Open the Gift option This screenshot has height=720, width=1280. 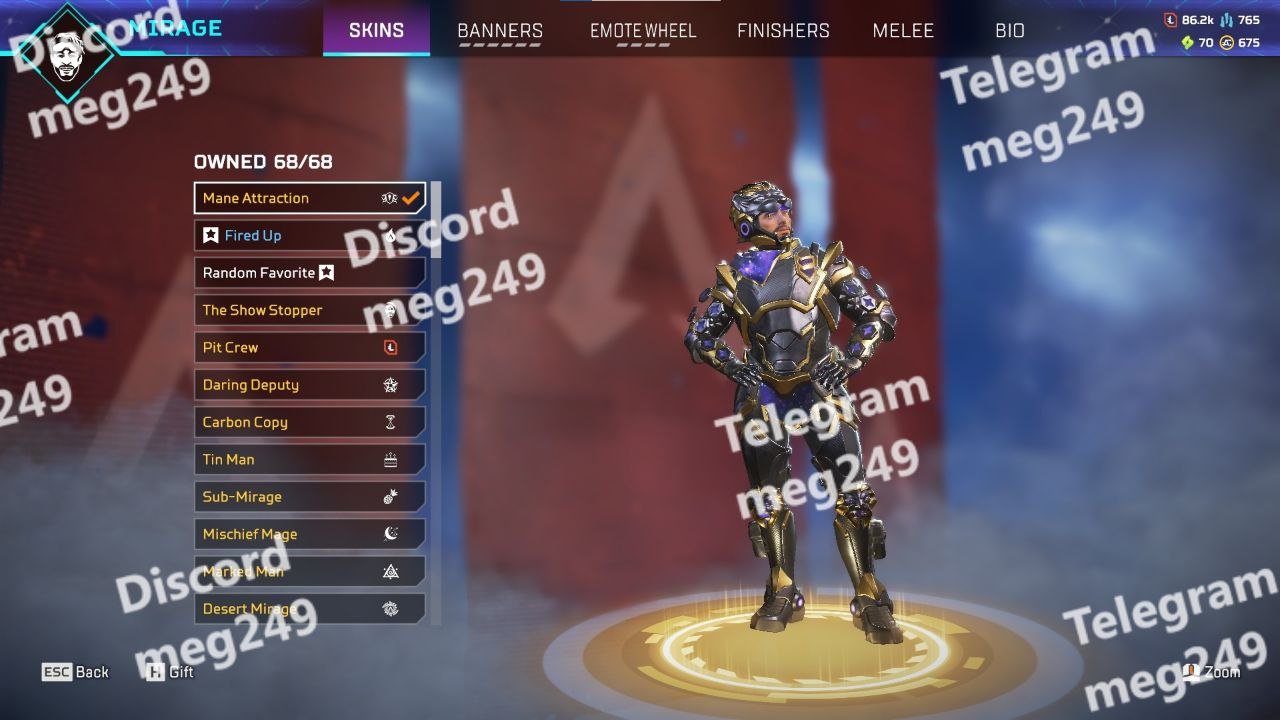click(170, 672)
